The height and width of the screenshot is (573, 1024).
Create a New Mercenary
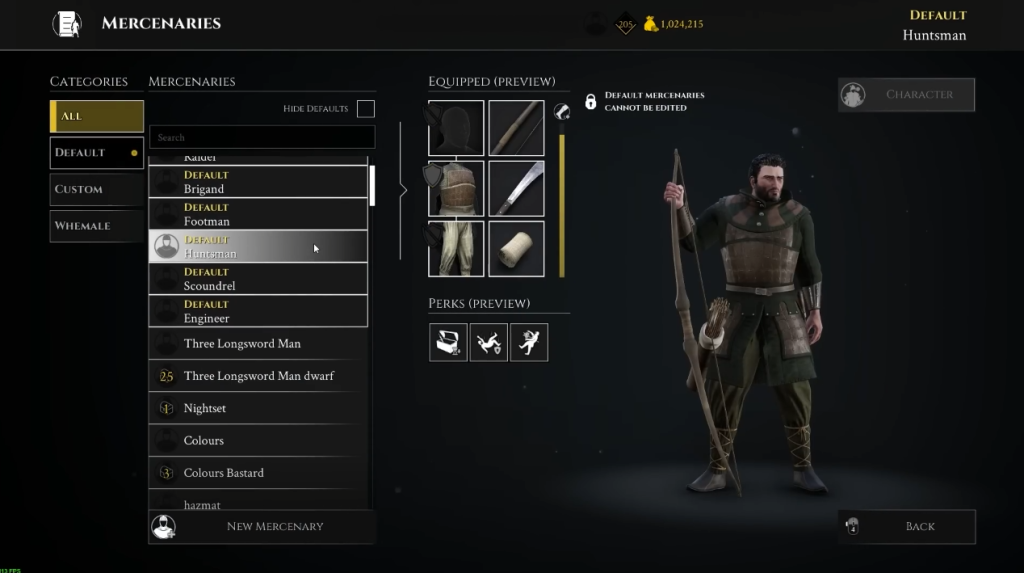click(x=262, y=526)
